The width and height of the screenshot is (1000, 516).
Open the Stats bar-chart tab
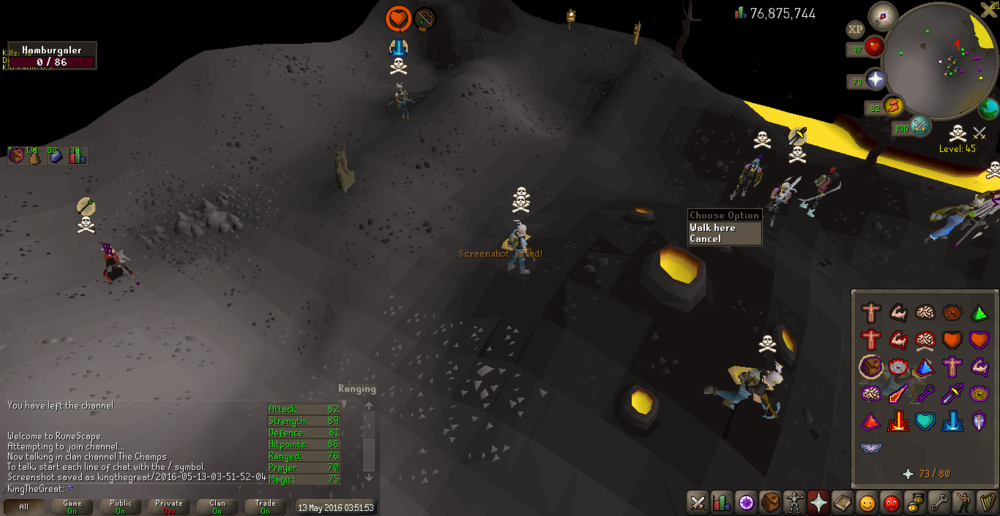point(720,502)
